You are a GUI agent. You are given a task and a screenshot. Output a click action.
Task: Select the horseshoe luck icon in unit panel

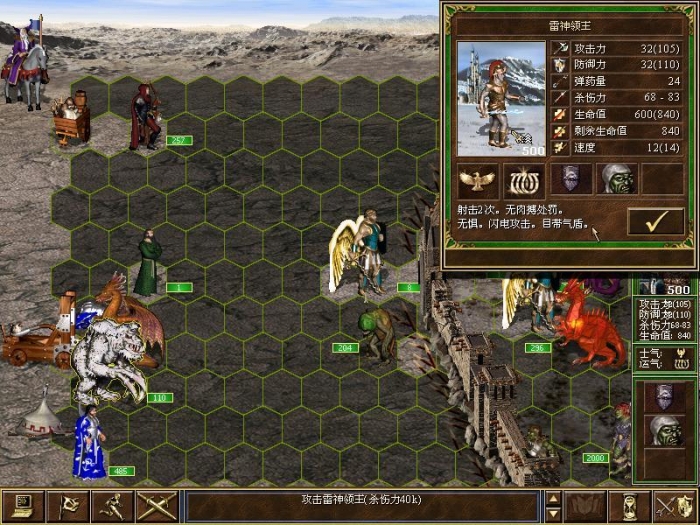[x=521, y=179]
